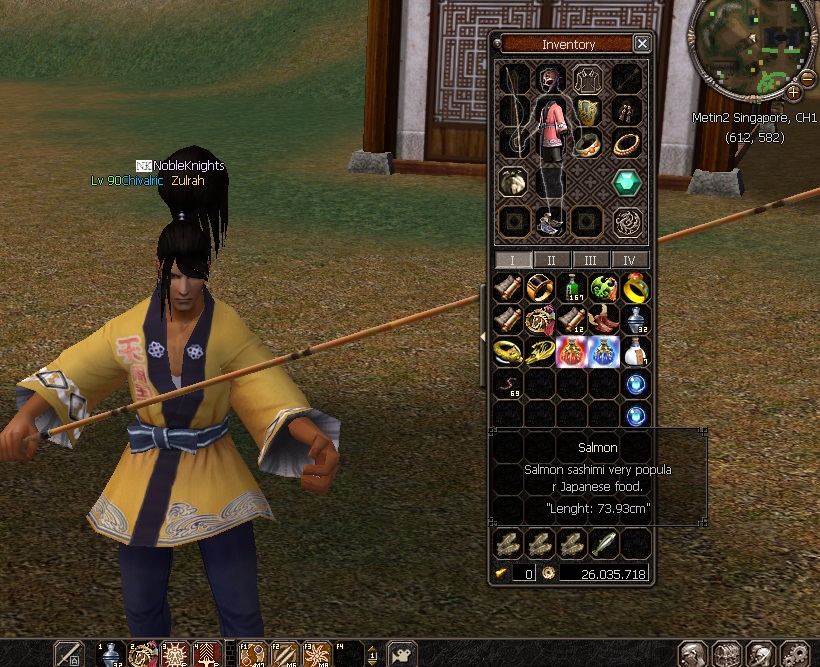Image resolution: width=820 pixels, height=667 pixels.
Task: Collapse the inventory side arrow handle
Action: 484,337
